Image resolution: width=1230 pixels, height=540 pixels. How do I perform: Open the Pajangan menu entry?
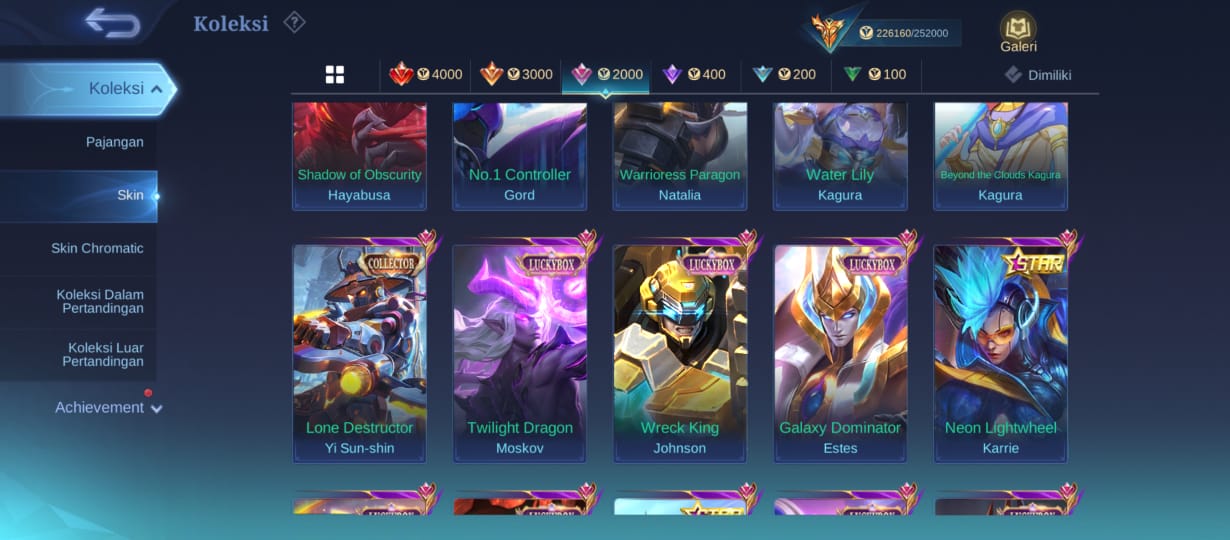[x=114, y=142]
